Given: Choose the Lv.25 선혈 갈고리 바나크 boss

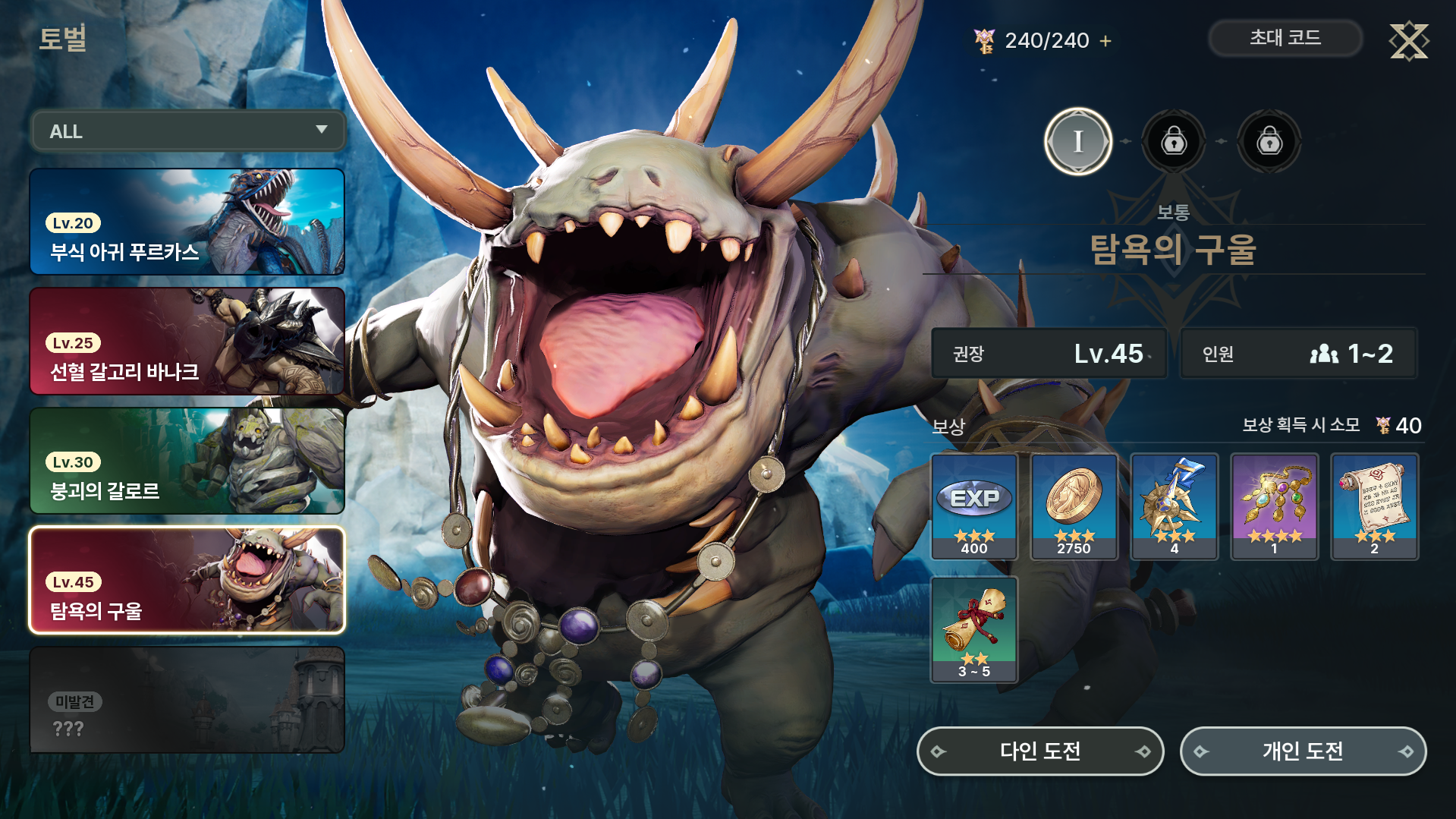Looking at the screenshot, I should 187,341.
